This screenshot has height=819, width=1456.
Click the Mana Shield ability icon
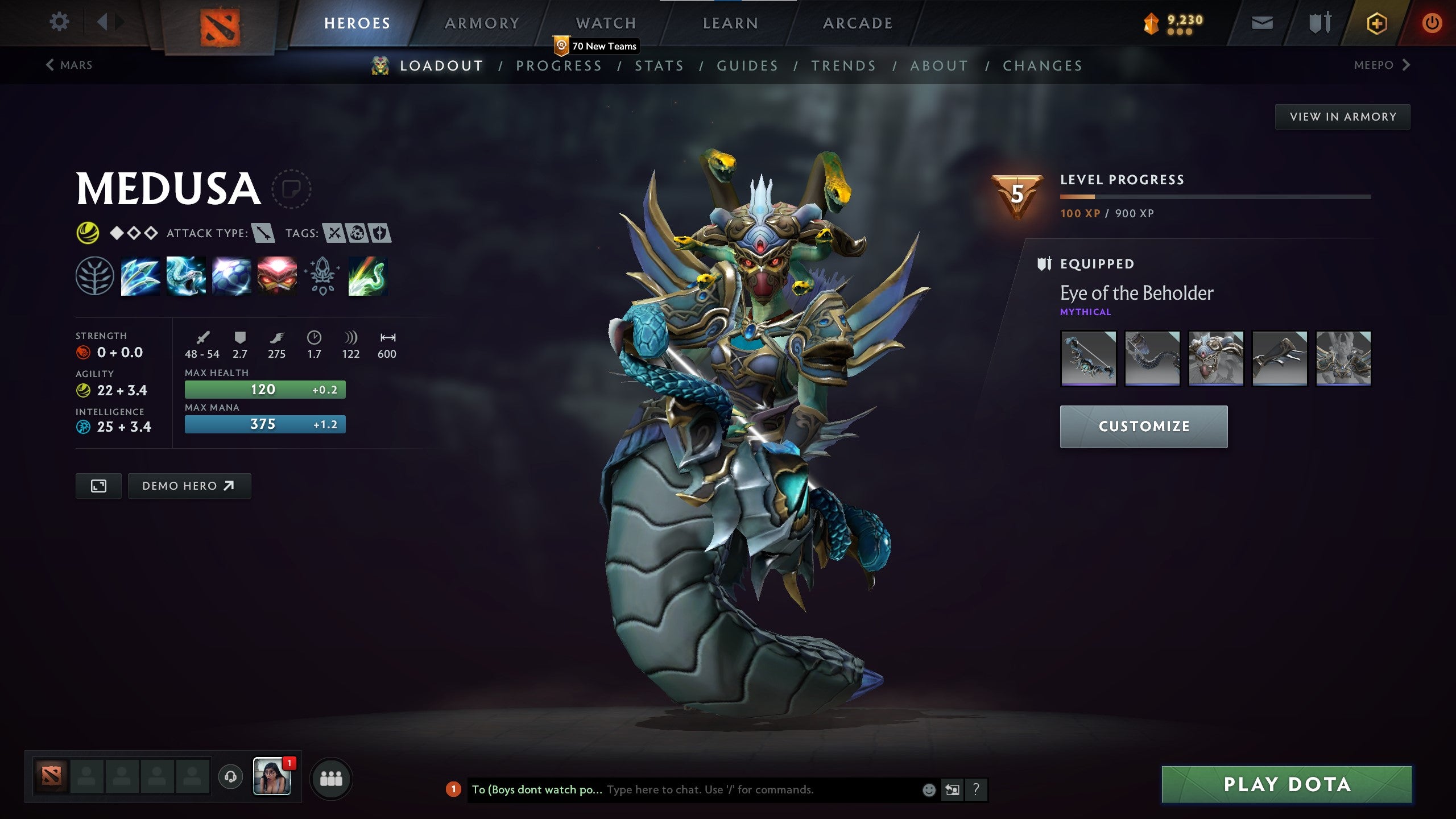pyautogui.click(x=230, y=277)
